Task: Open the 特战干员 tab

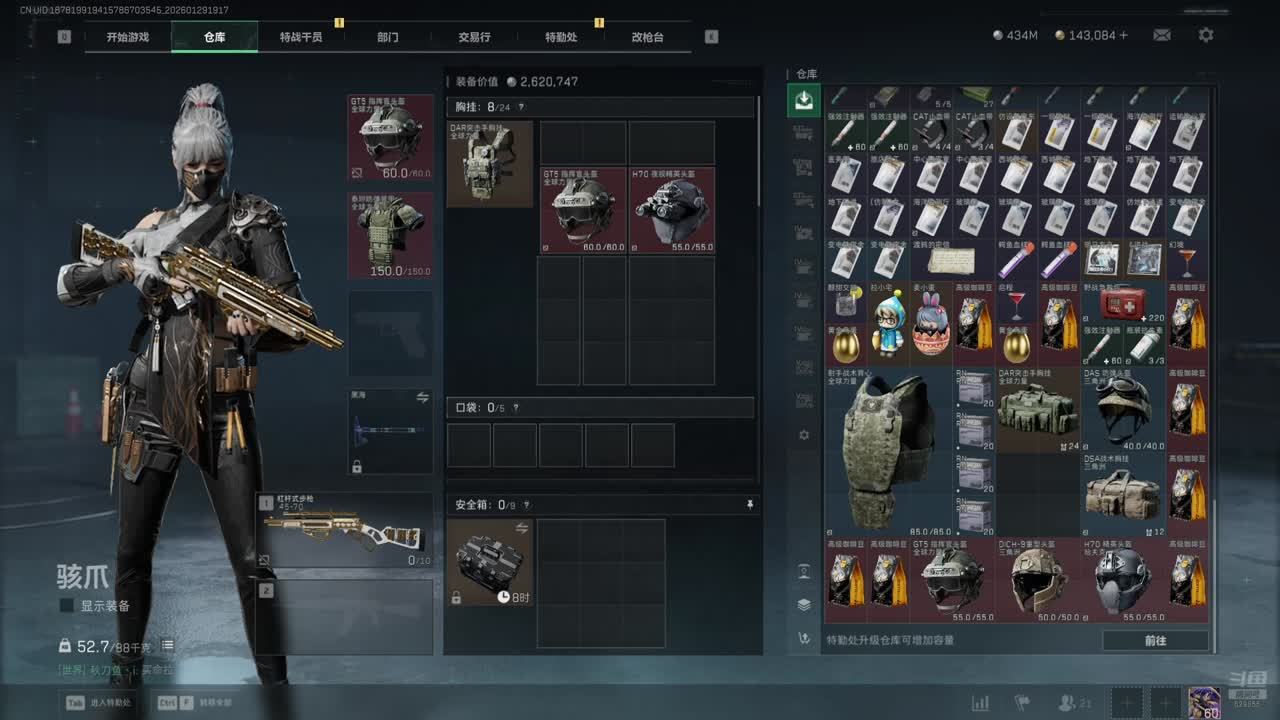Action: (x=301, y=37)
